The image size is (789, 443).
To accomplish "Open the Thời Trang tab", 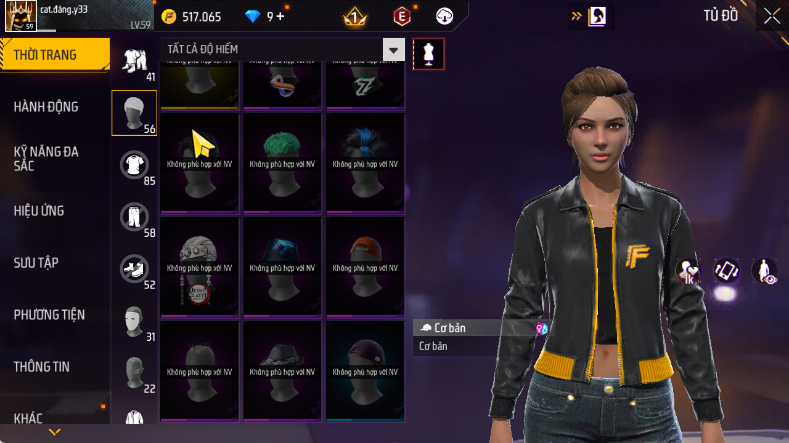I will coord(46,55).
